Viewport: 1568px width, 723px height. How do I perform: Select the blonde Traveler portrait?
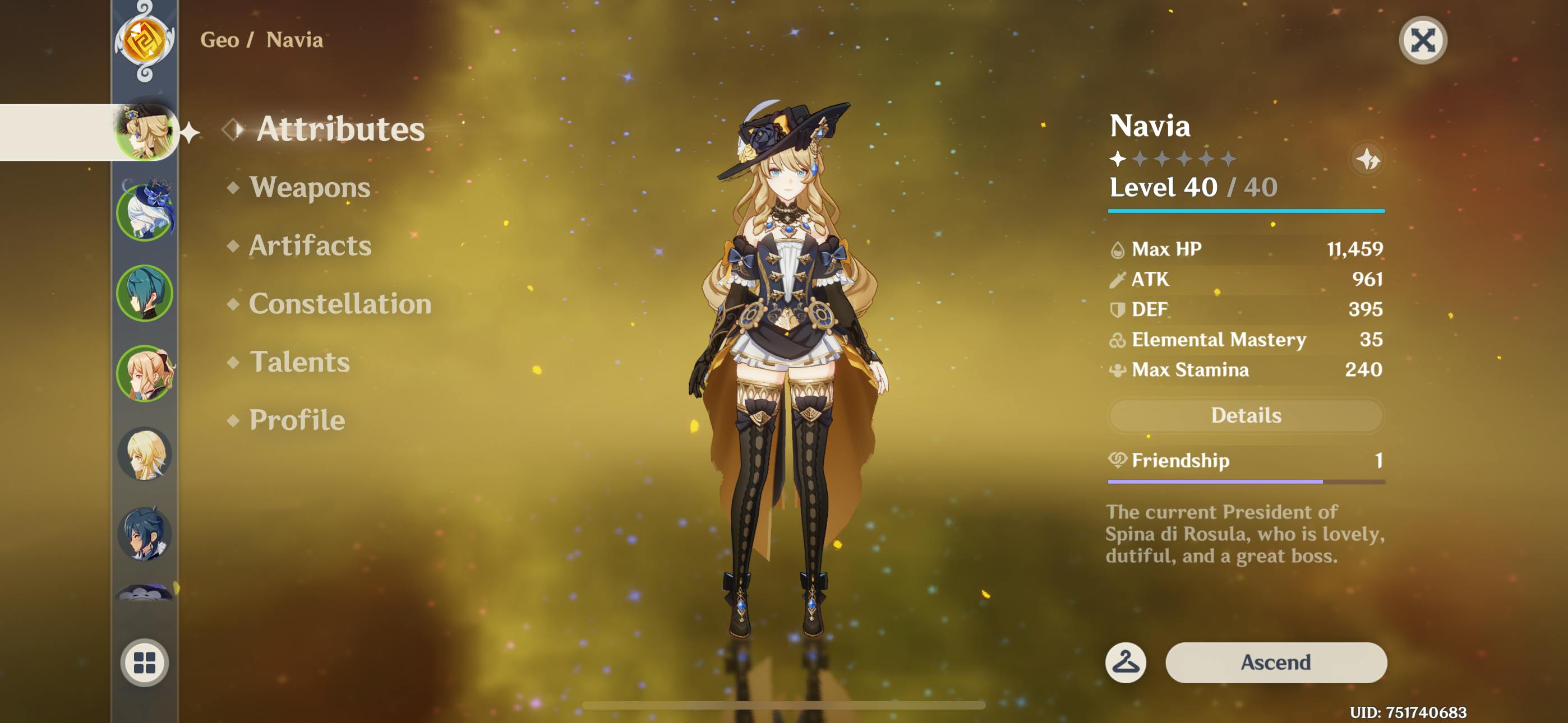[144, 454]
